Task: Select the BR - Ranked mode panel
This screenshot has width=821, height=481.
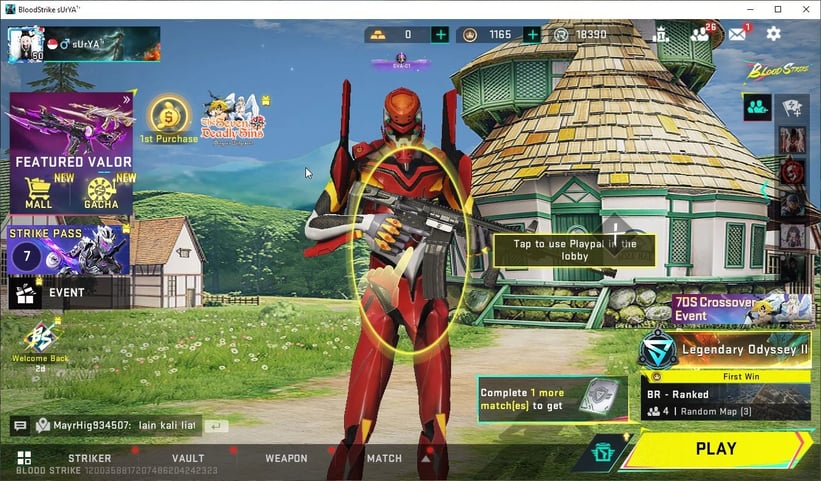Action: [725, 397]
